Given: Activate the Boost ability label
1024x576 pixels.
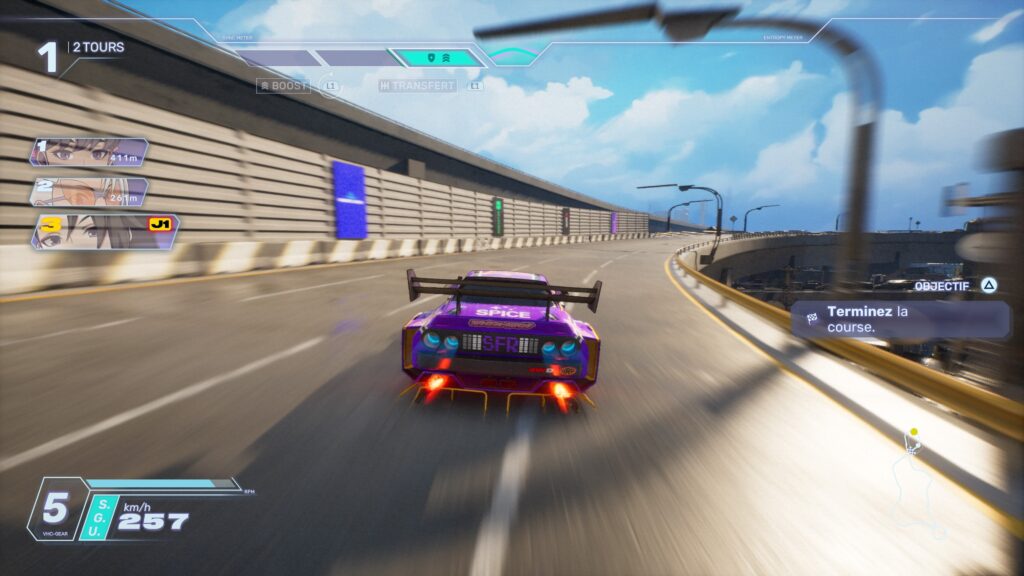Looking at the screenshot, I should tap(282, 86).
